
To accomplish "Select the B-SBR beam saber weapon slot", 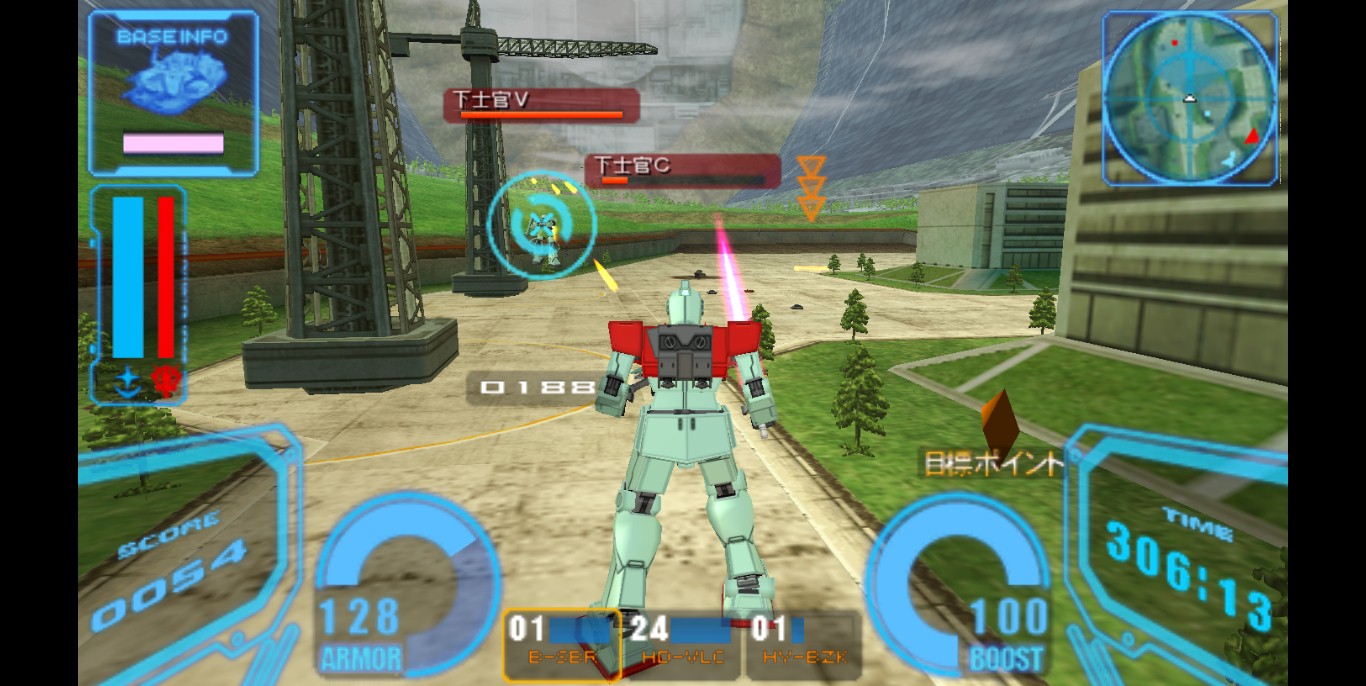I will tap(561, 643).
